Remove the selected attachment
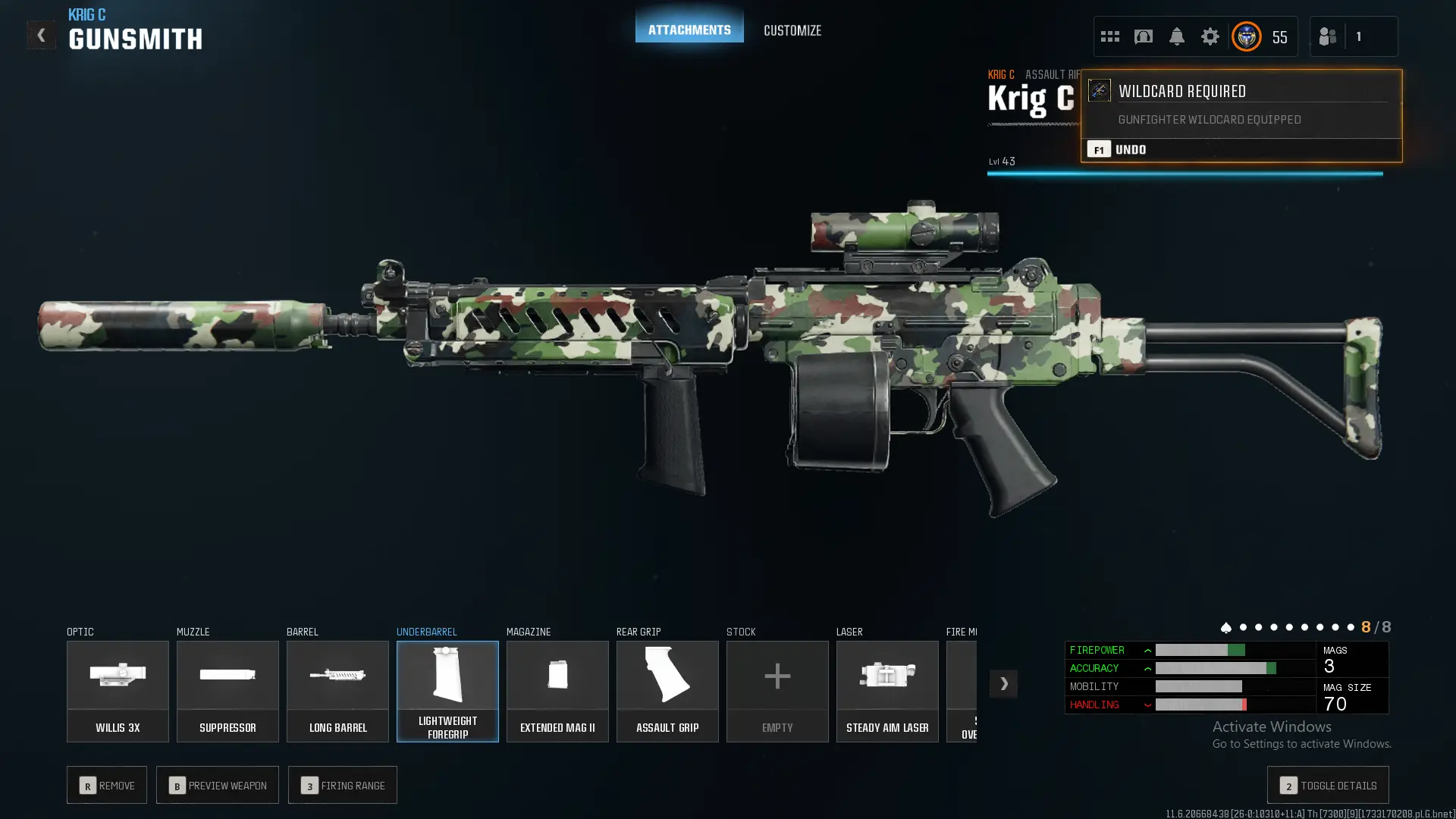1456x819 pixels. coord(107,785)
